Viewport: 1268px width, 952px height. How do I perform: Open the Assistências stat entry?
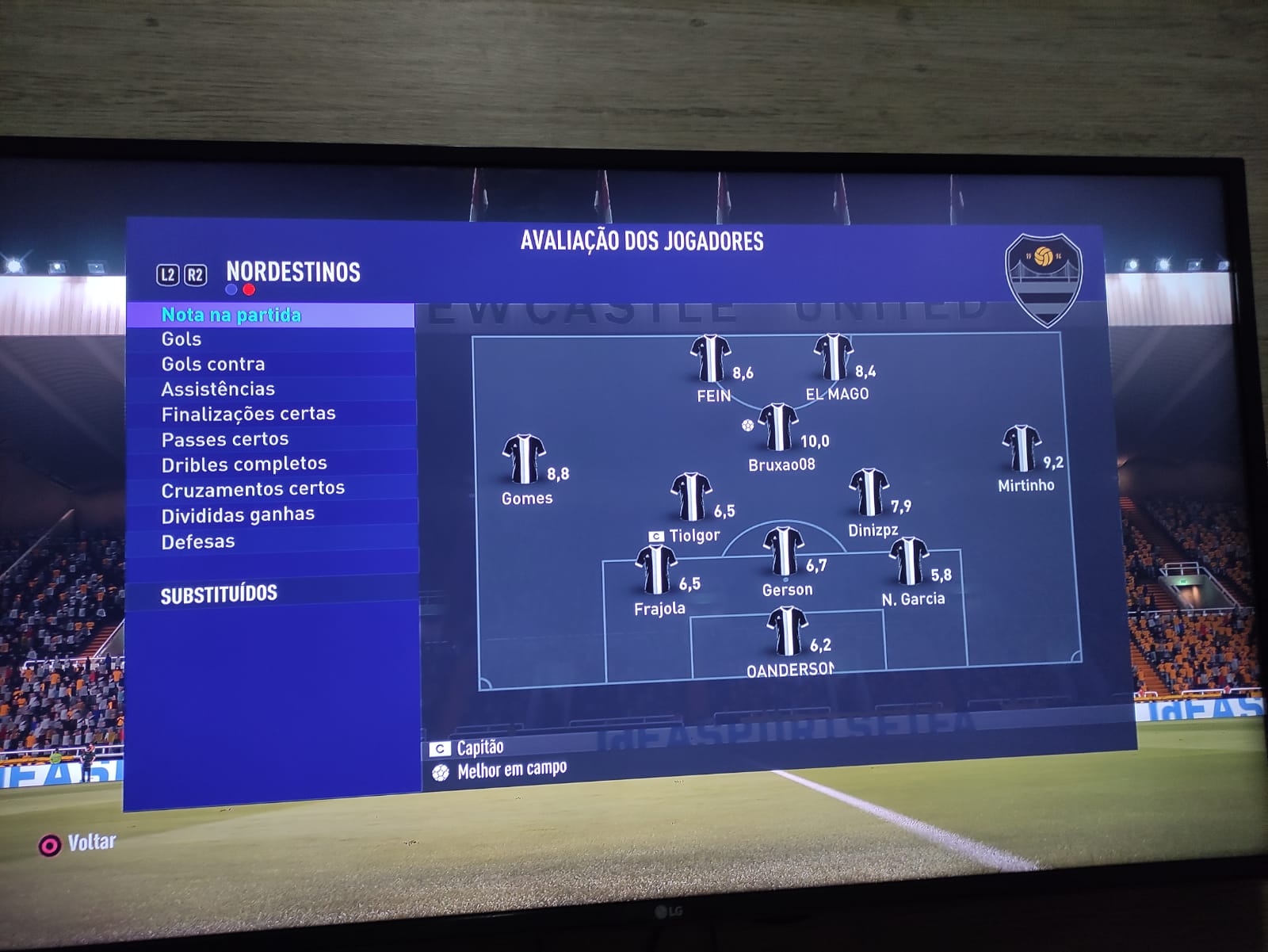pos(218,388)
